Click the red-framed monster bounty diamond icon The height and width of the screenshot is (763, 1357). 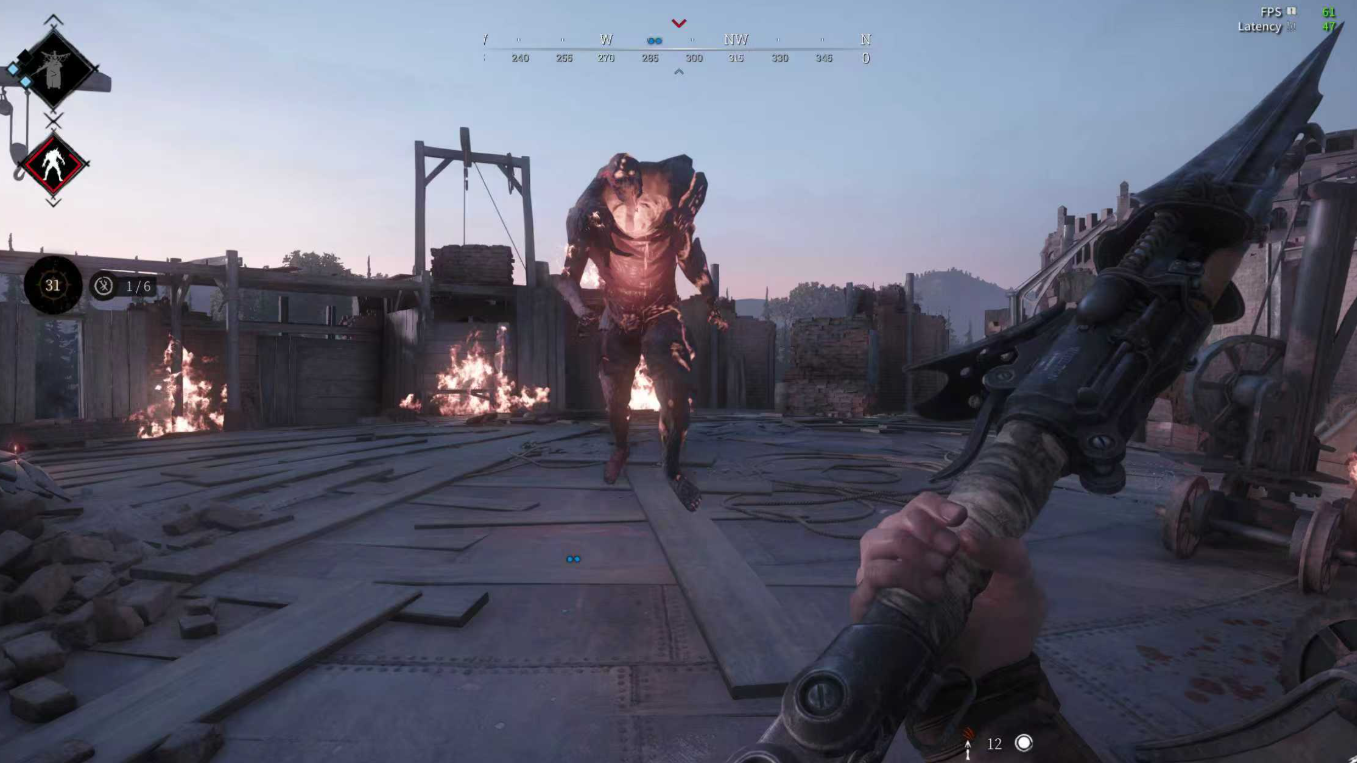point(54,163)
